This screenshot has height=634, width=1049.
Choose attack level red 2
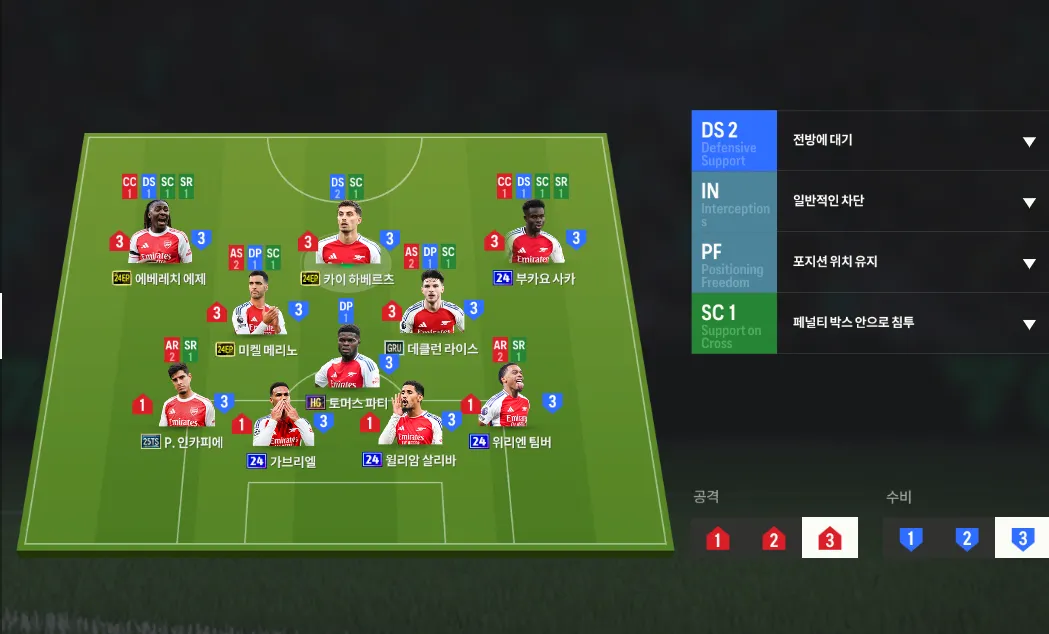click(773, 539)
